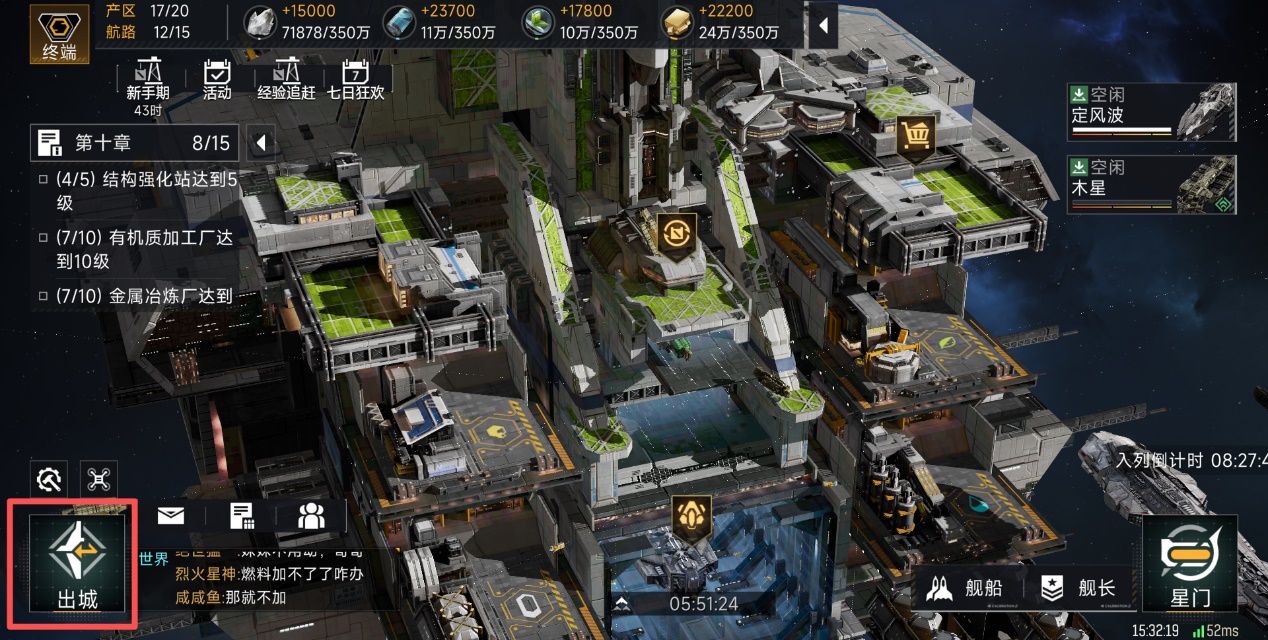Select the idle fleet 定风波

(1150, 110)
